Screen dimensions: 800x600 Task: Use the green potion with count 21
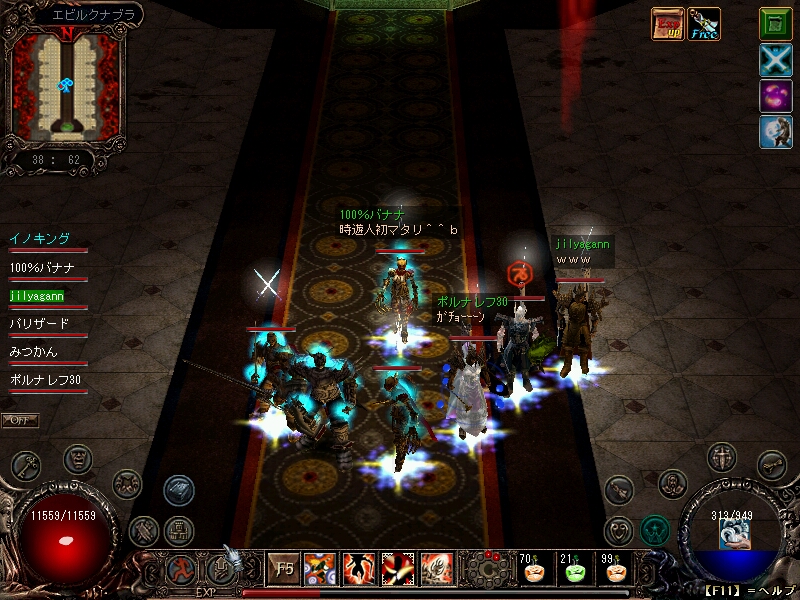[572, 571]
